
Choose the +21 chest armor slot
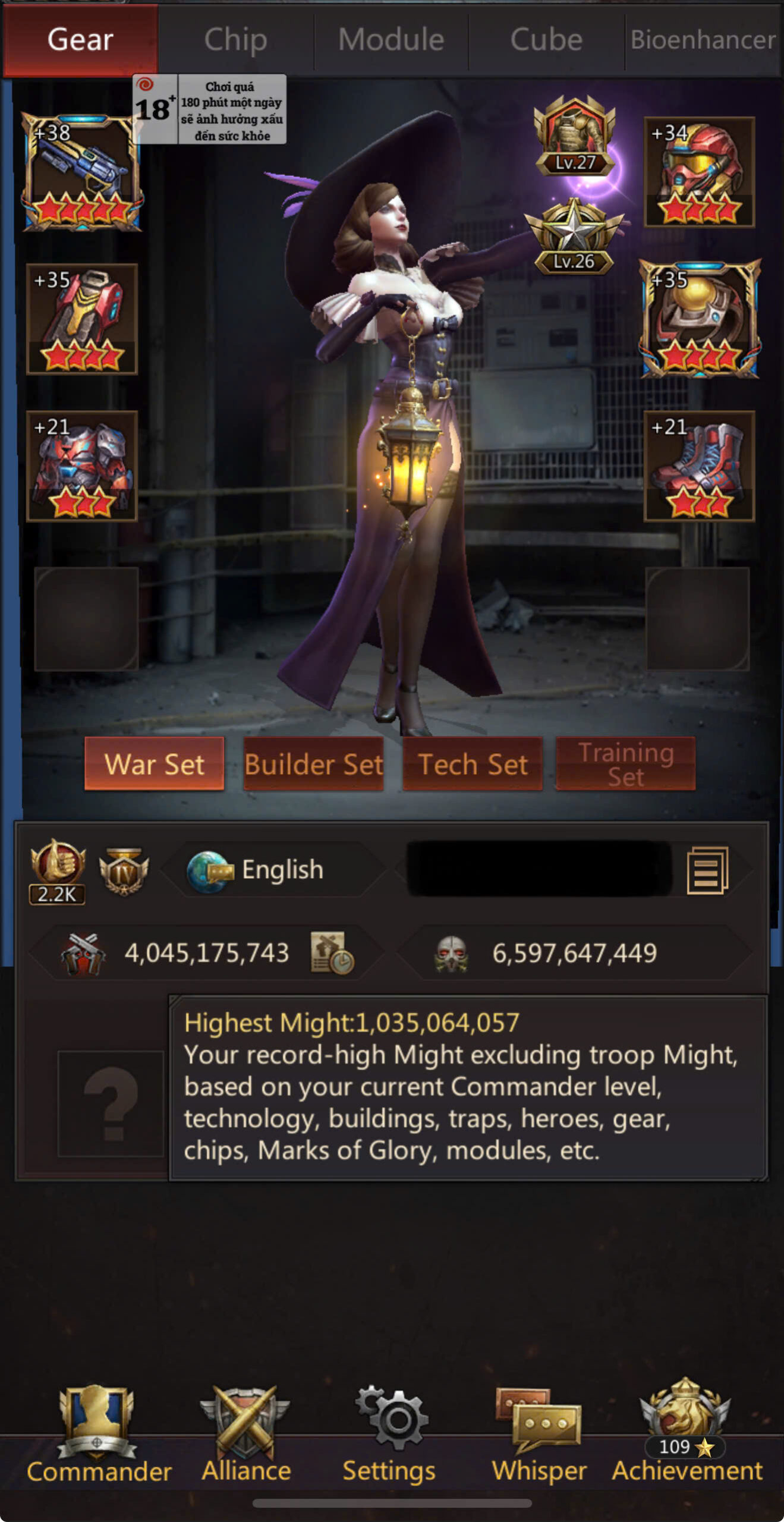pos(82,466)
